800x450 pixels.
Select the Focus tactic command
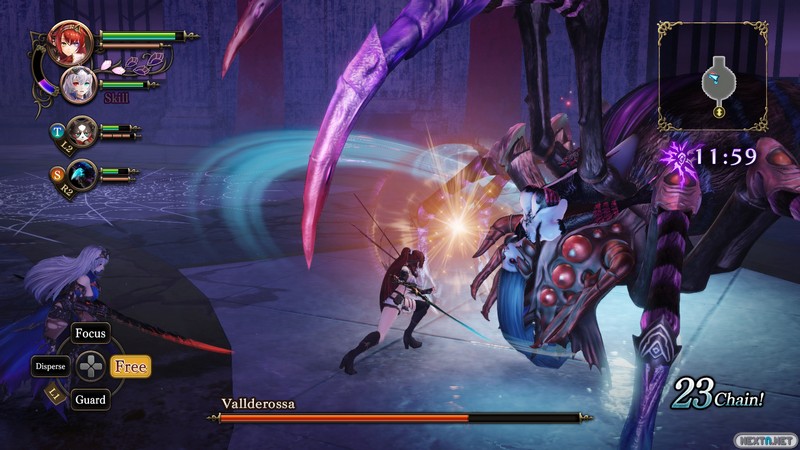click(90, 334)
